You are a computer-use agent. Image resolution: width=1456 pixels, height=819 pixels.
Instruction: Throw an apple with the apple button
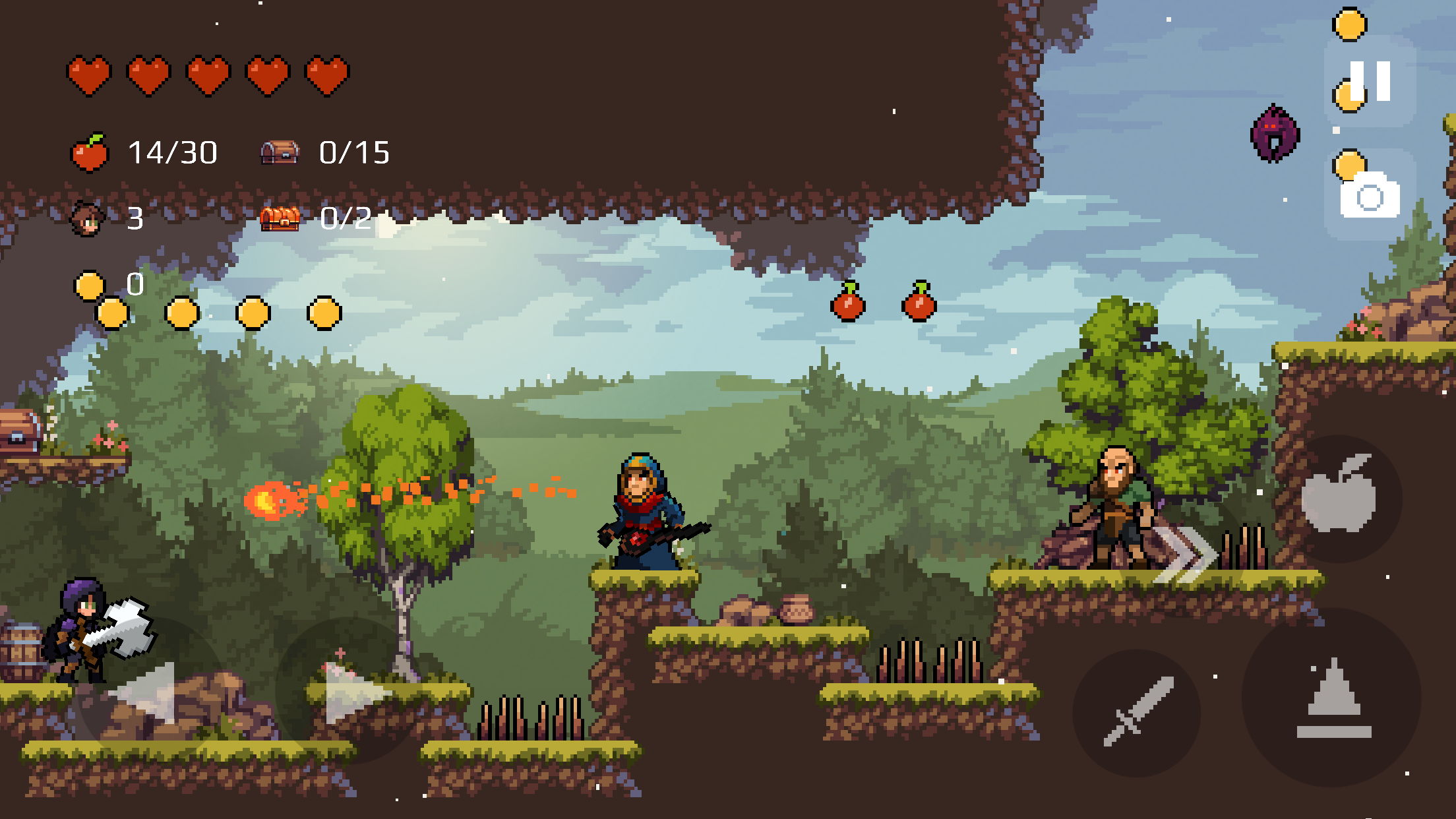coord(1339,496)
